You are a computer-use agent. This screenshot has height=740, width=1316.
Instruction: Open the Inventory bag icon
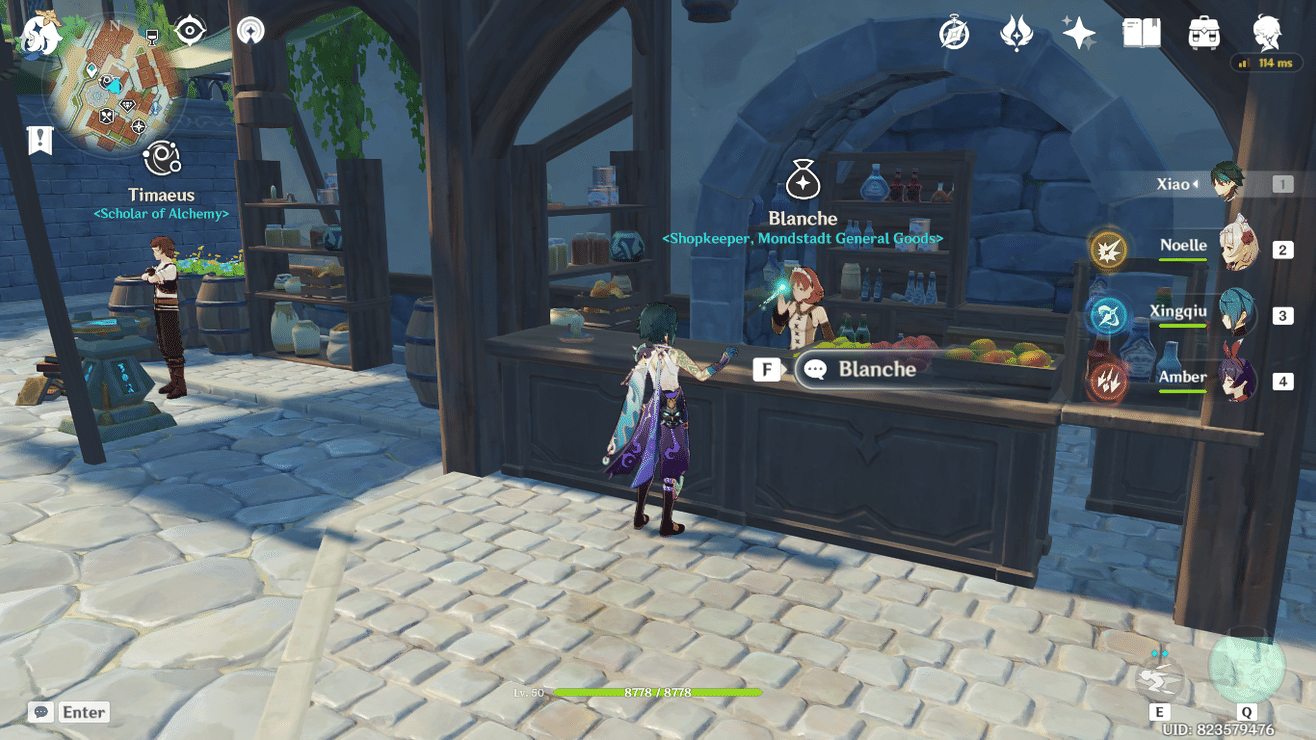[1202, 32]
